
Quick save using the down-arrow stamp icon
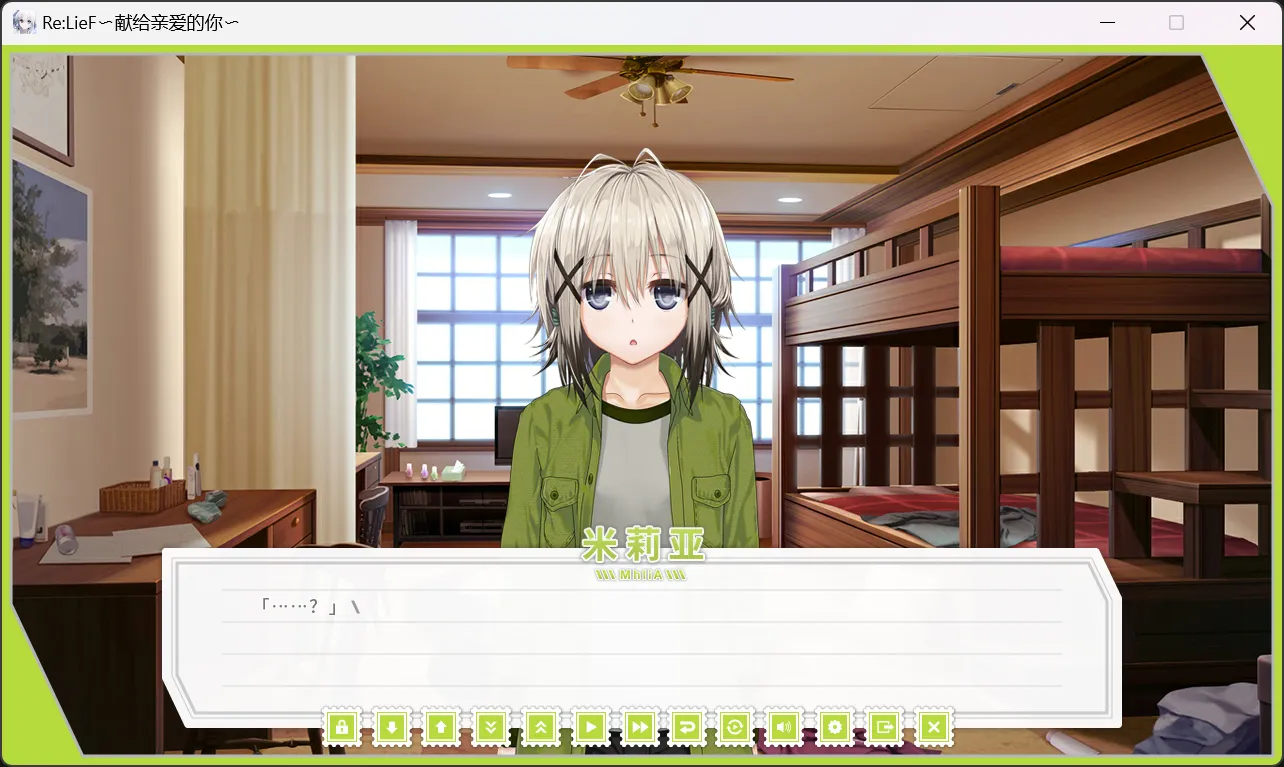tap(392, 727)
